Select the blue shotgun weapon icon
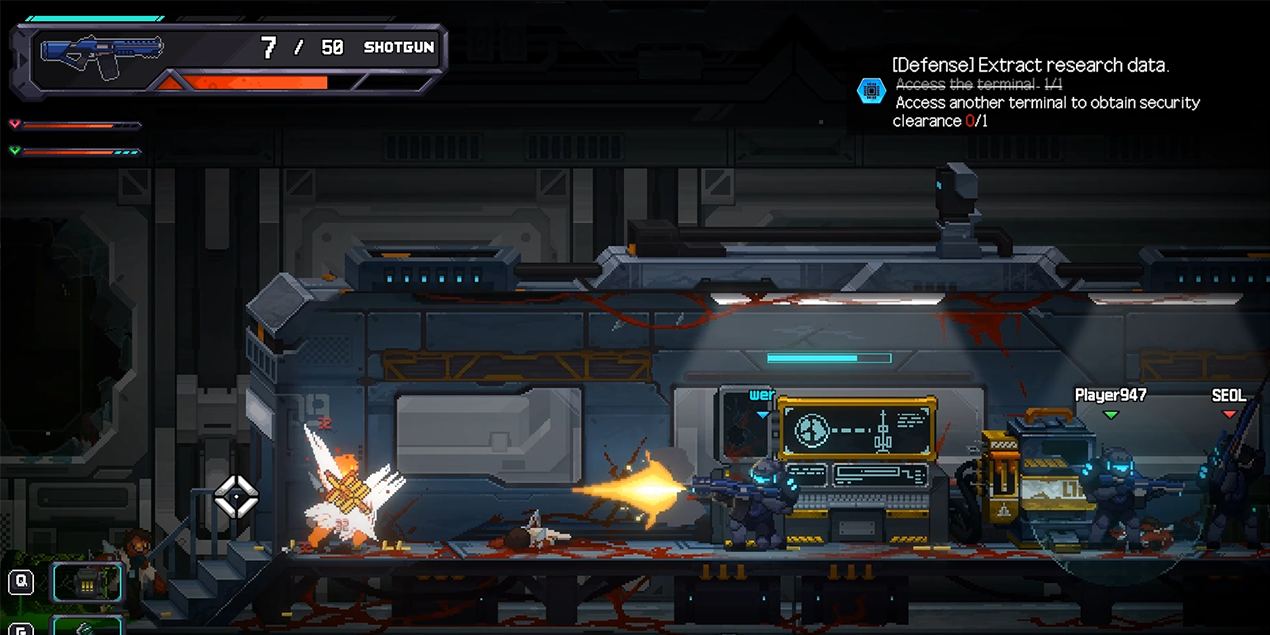The width and height of the screenshot is (1270, 635). (100, 58)
